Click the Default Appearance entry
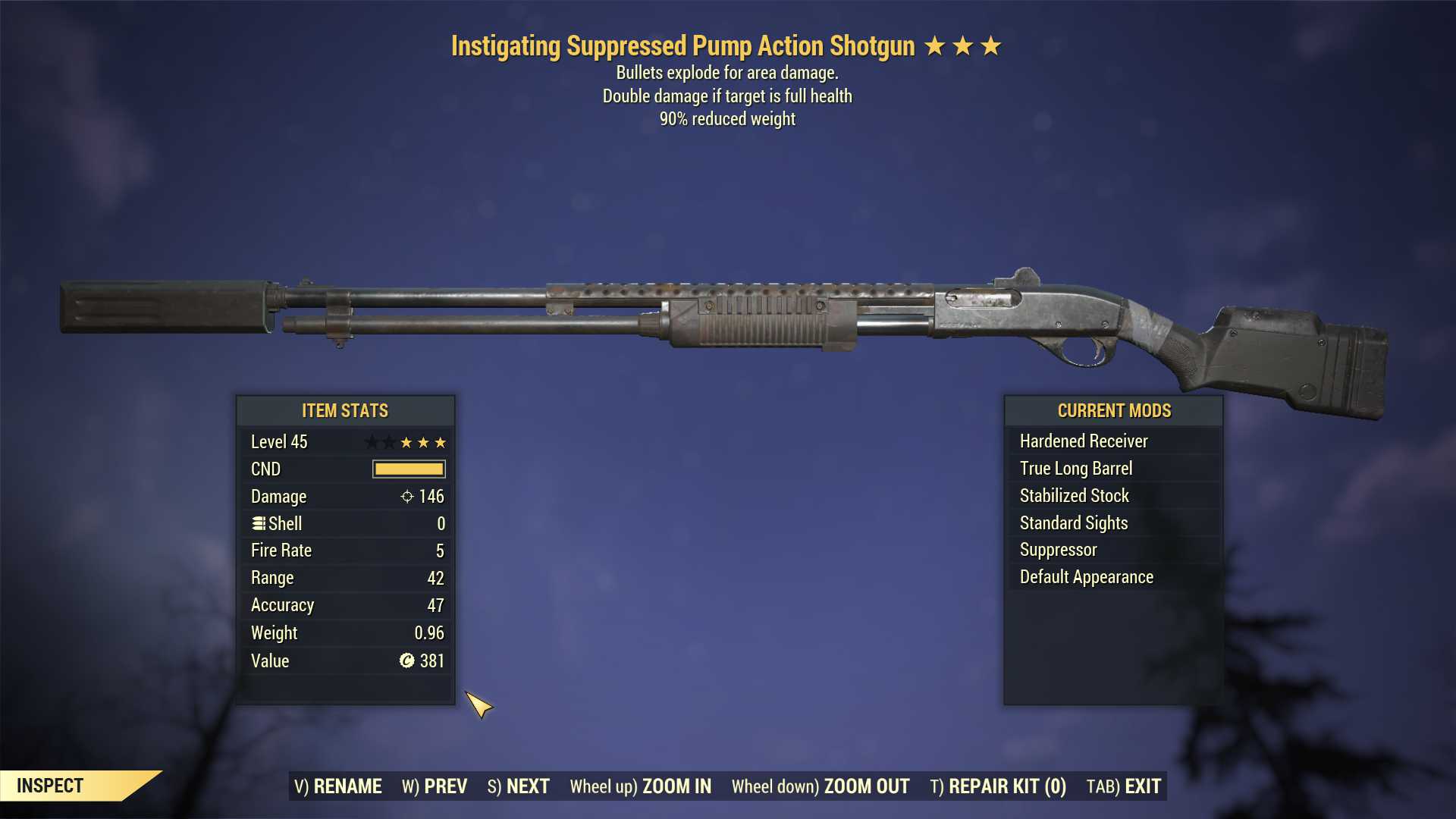This screenshot has height=819, width=1456. point(1086,576)
